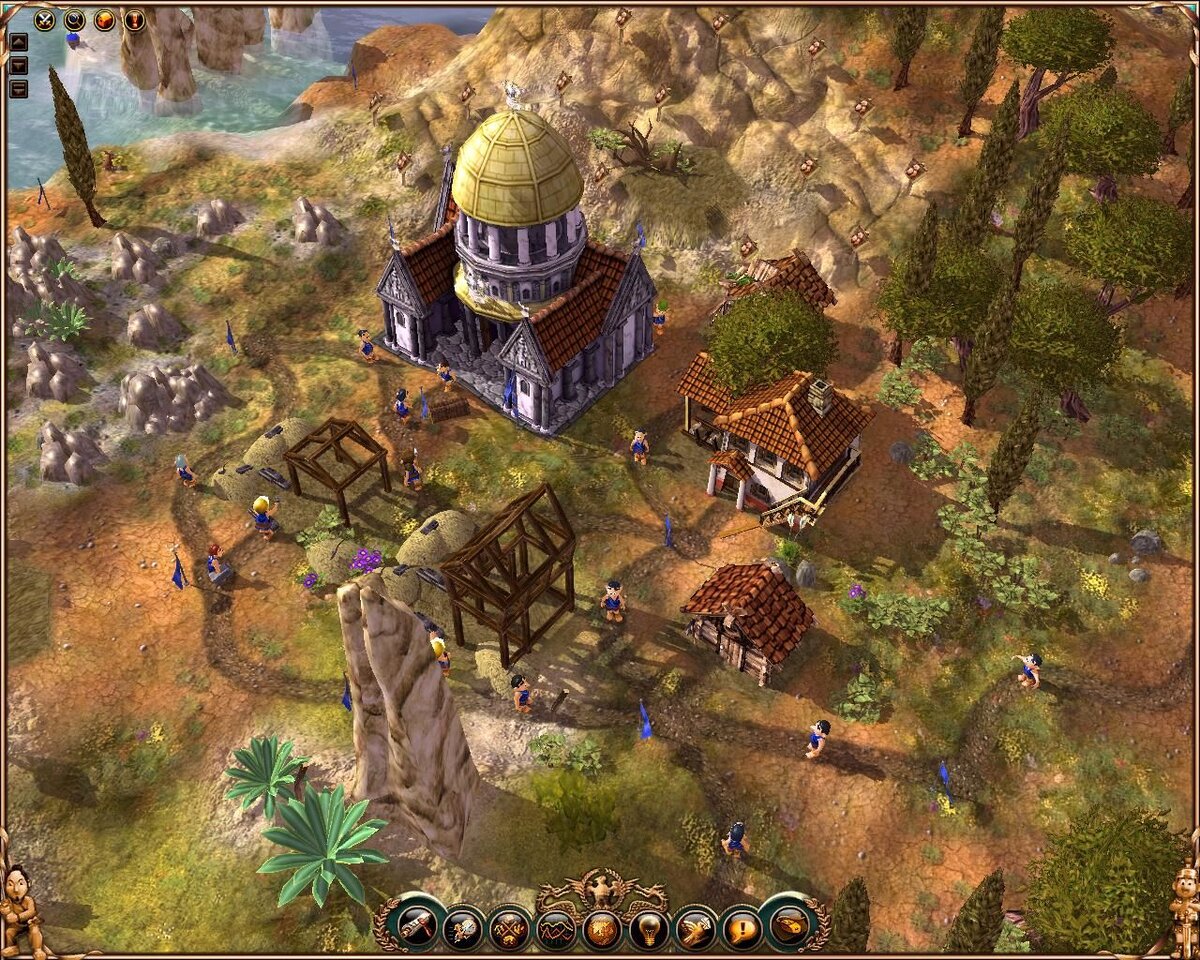
Task: Click the down arrow with bar button
Action: pos(19,88)
